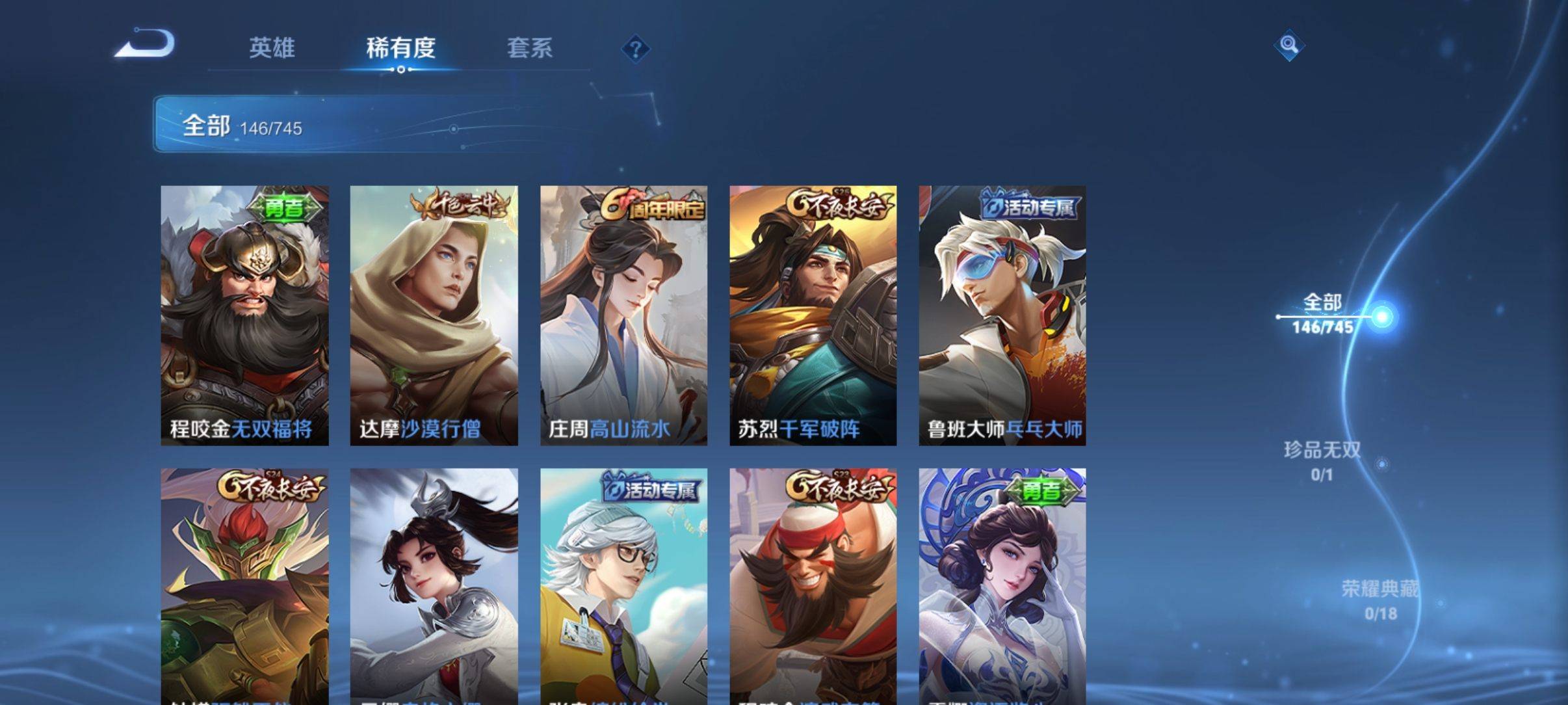1568x705 pixels.
Task: Pick the 苏烈 千军破阵 skin card
Action: (x=813, y=315)
